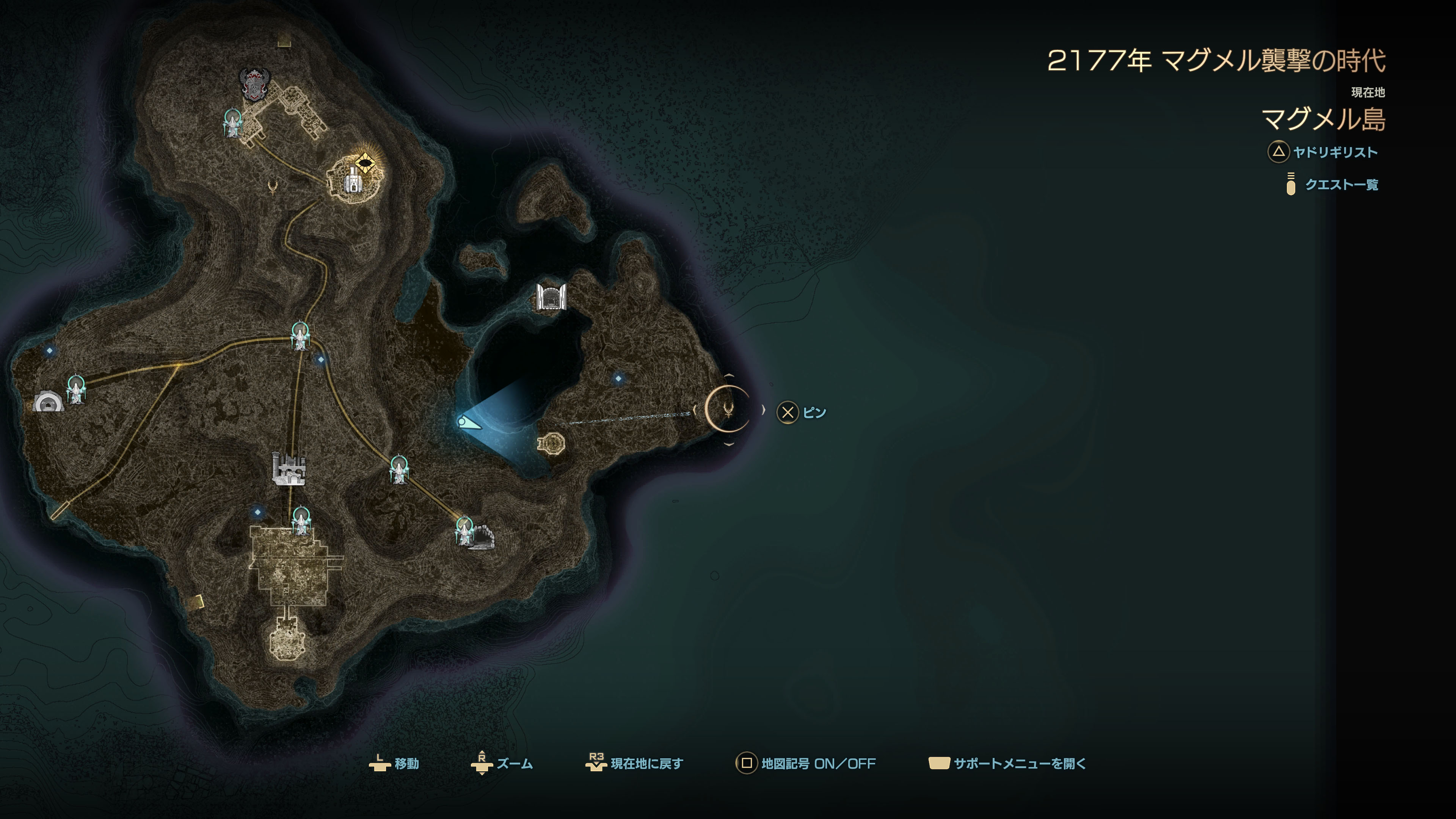Choose the twin-tower gate marker by the lake
This screenshot has height=819, width=1456.
(551, 297)
